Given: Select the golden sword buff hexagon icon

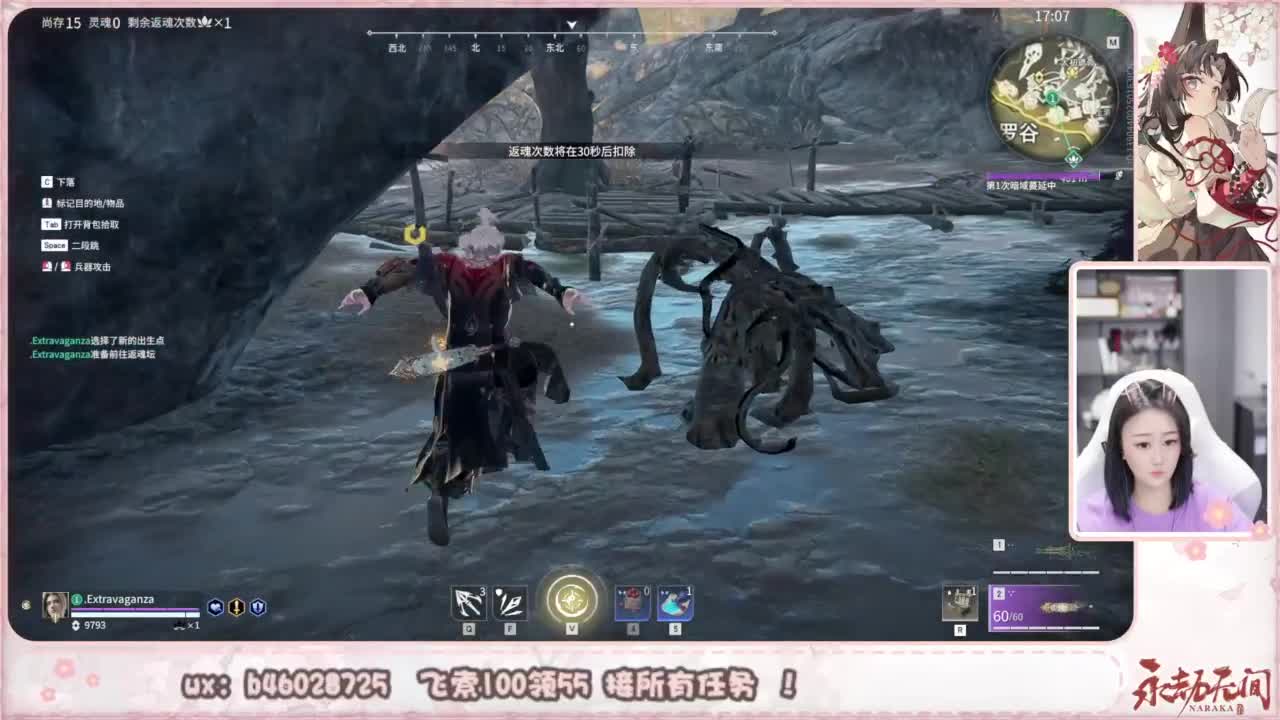Looking at the screenshot, I should click(237, 606).
